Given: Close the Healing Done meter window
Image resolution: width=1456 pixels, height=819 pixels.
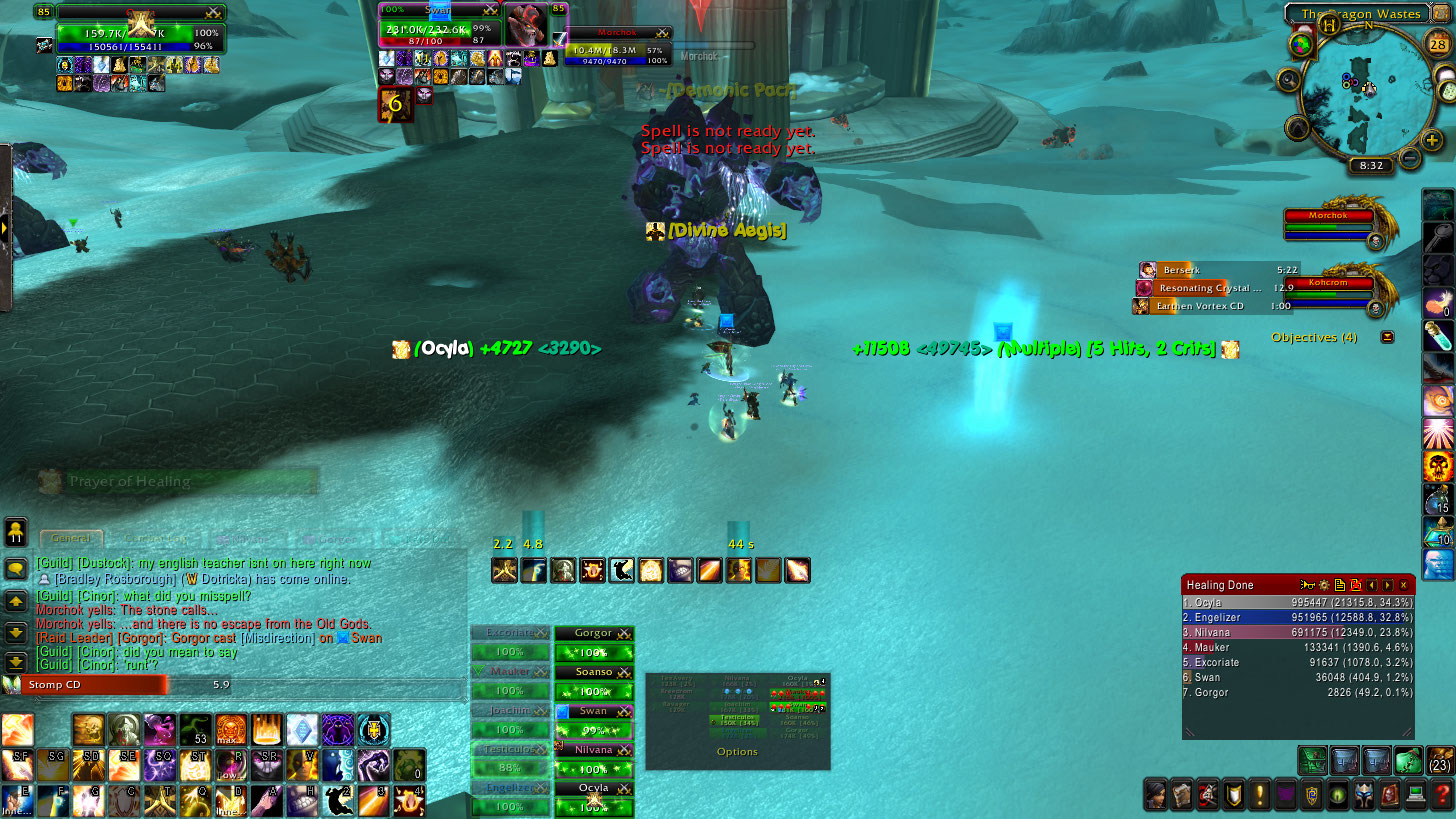Looking at the screenshot, I should point(1404,585).
